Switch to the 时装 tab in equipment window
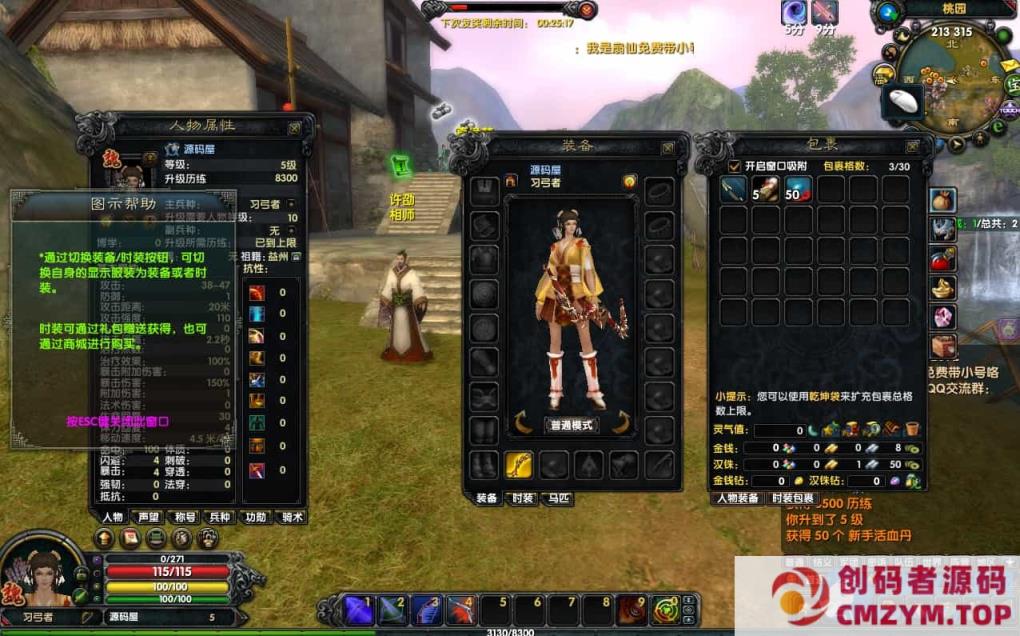This screenshot has height=636, width=1020. pos(520,498)
